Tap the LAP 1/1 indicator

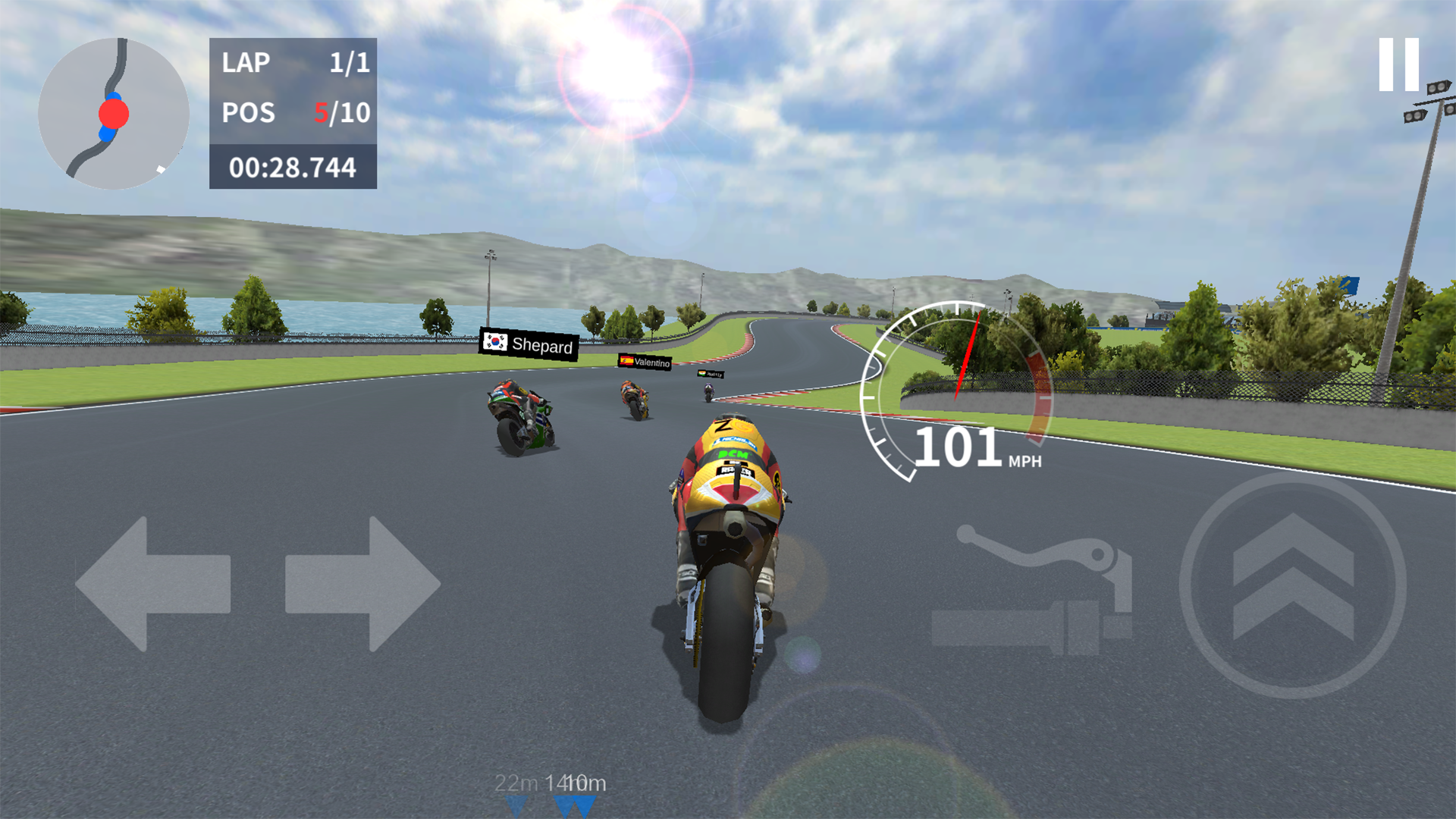point(294,63)
